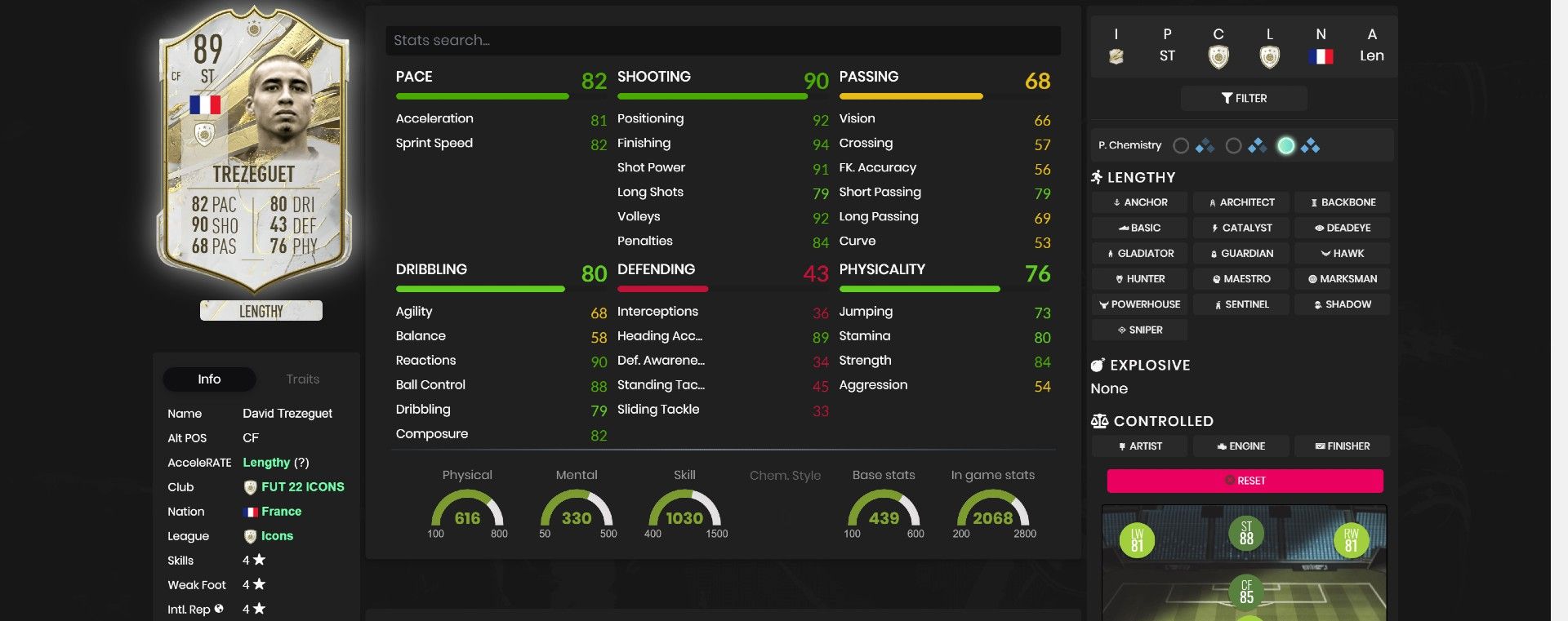Click the FUT 22 ICONS club link
1568x621 pixels.
[x=304, y=486]
